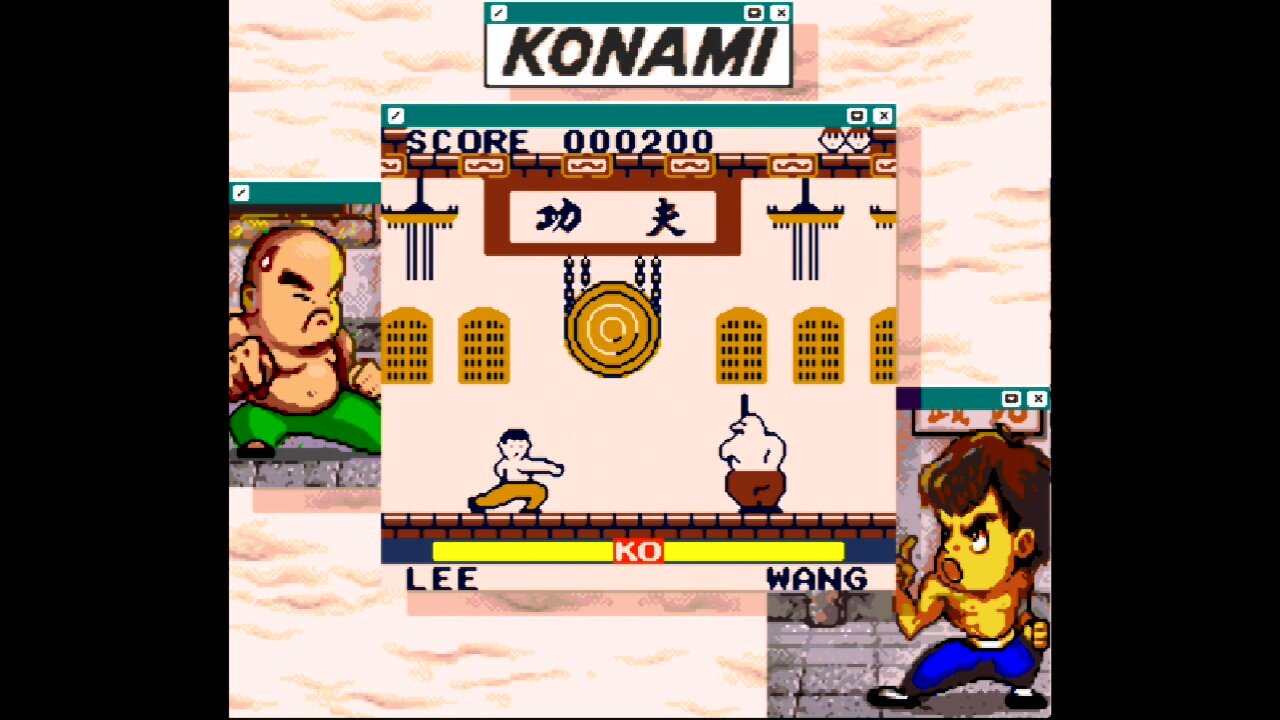Toggle maximize on the Lee artwork window
Image resolution: width=1280 pixels, height=720 pixels.
point(1013,399)
